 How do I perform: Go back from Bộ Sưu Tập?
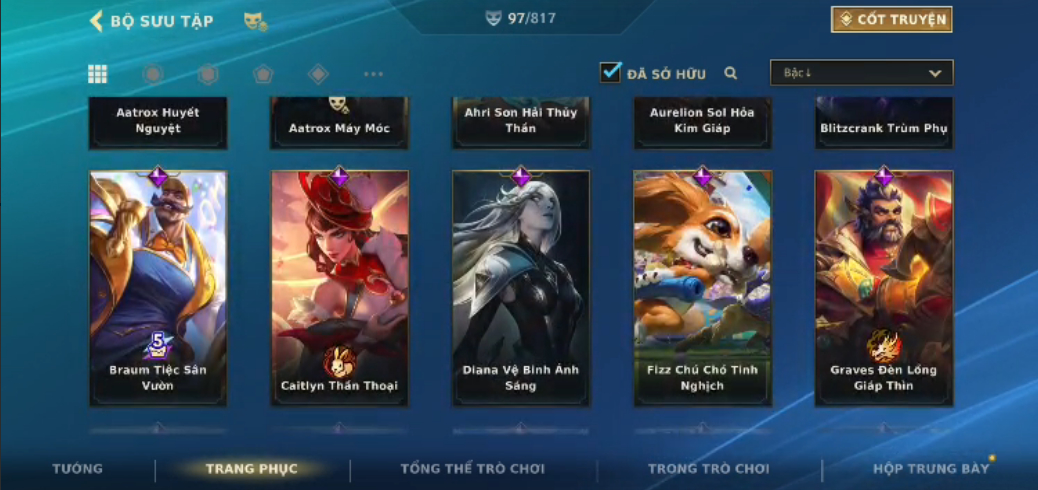[x=97, y=21]
